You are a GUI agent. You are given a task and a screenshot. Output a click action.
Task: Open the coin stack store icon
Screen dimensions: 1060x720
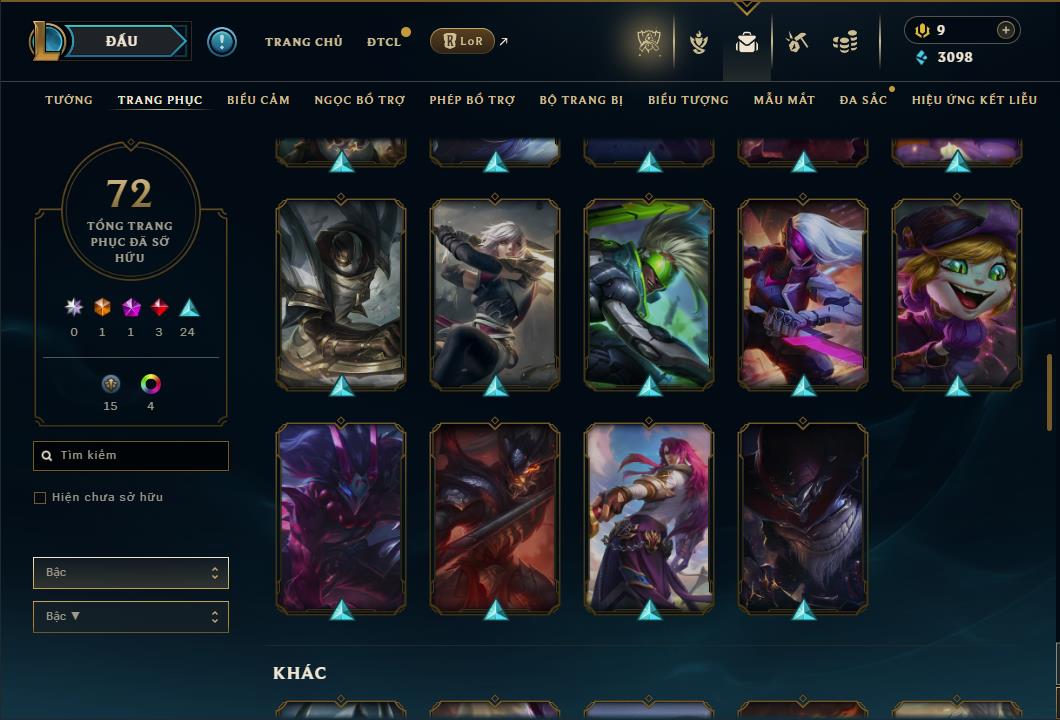845,42
